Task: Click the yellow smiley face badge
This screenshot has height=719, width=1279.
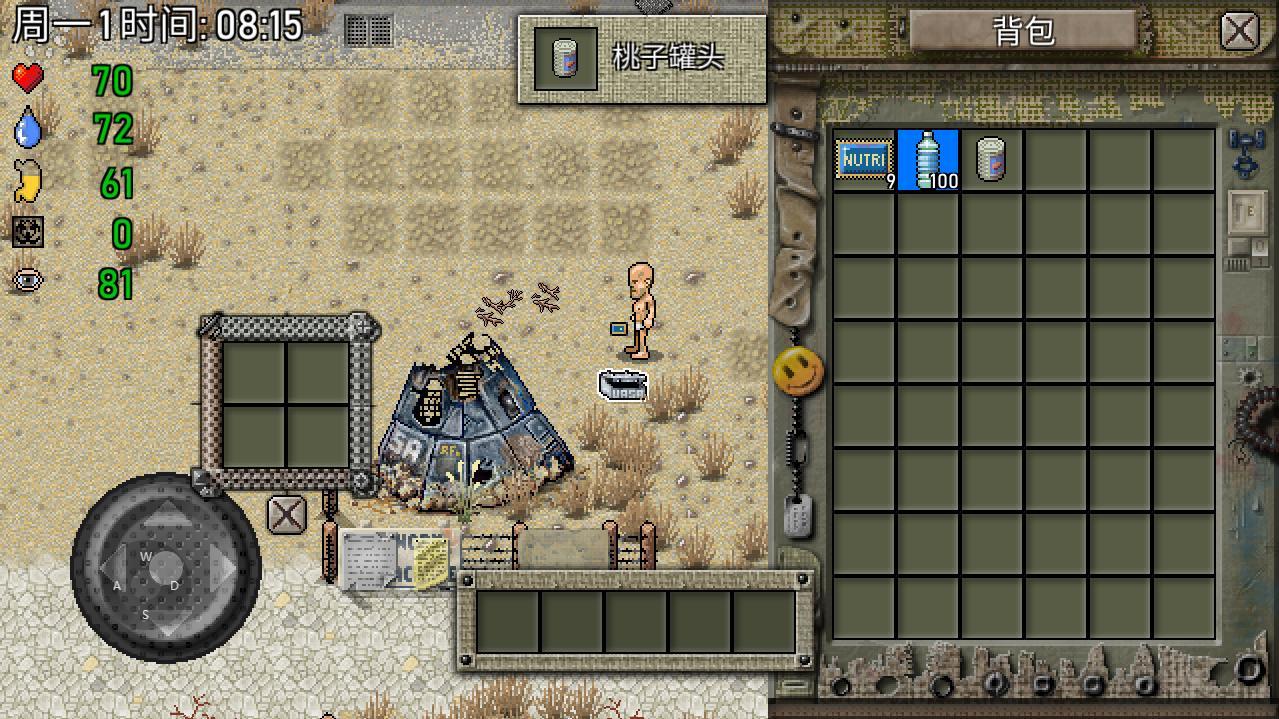Action: pos(798,372)
